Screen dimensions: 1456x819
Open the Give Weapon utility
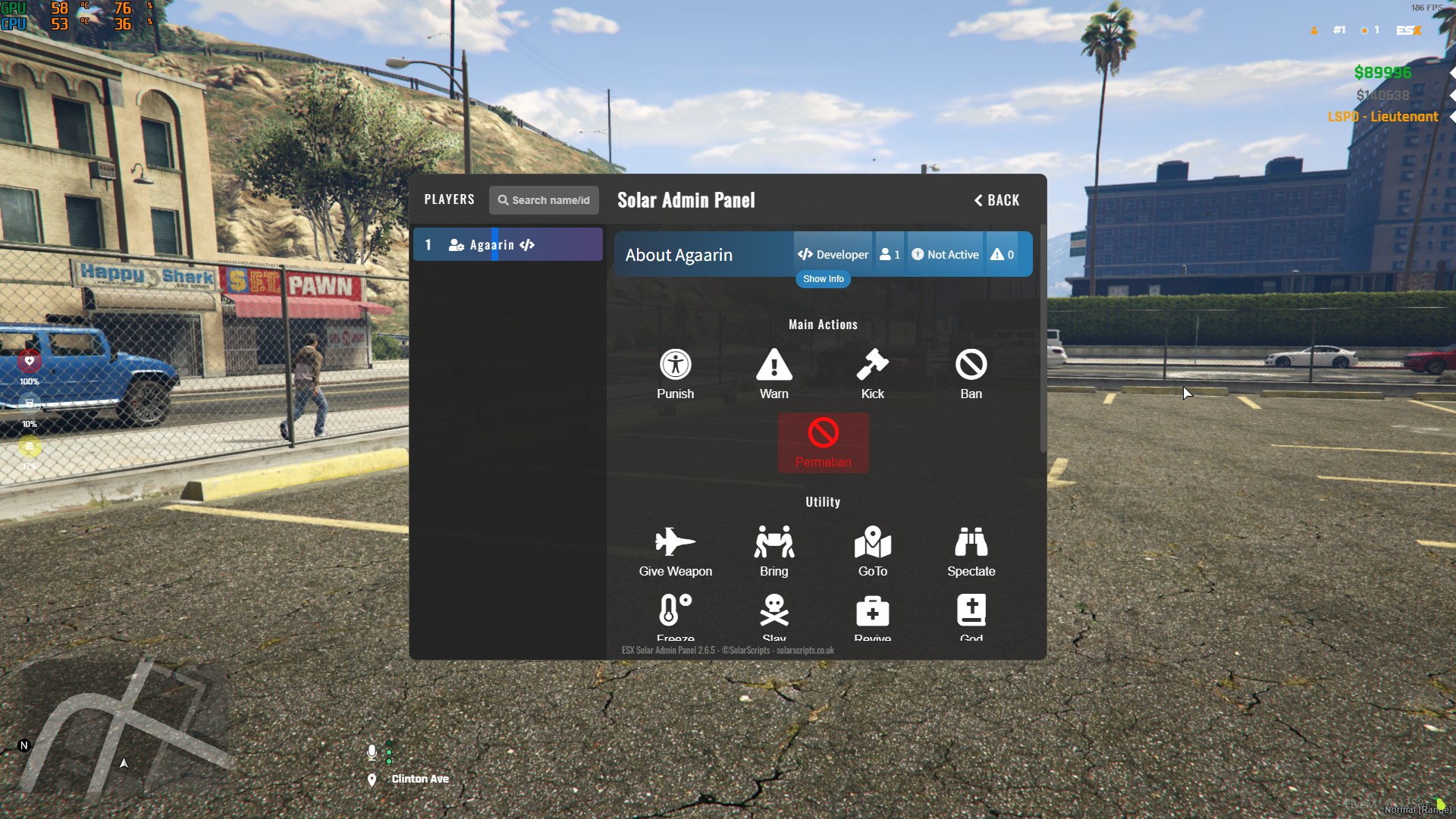tap(675, 551)
